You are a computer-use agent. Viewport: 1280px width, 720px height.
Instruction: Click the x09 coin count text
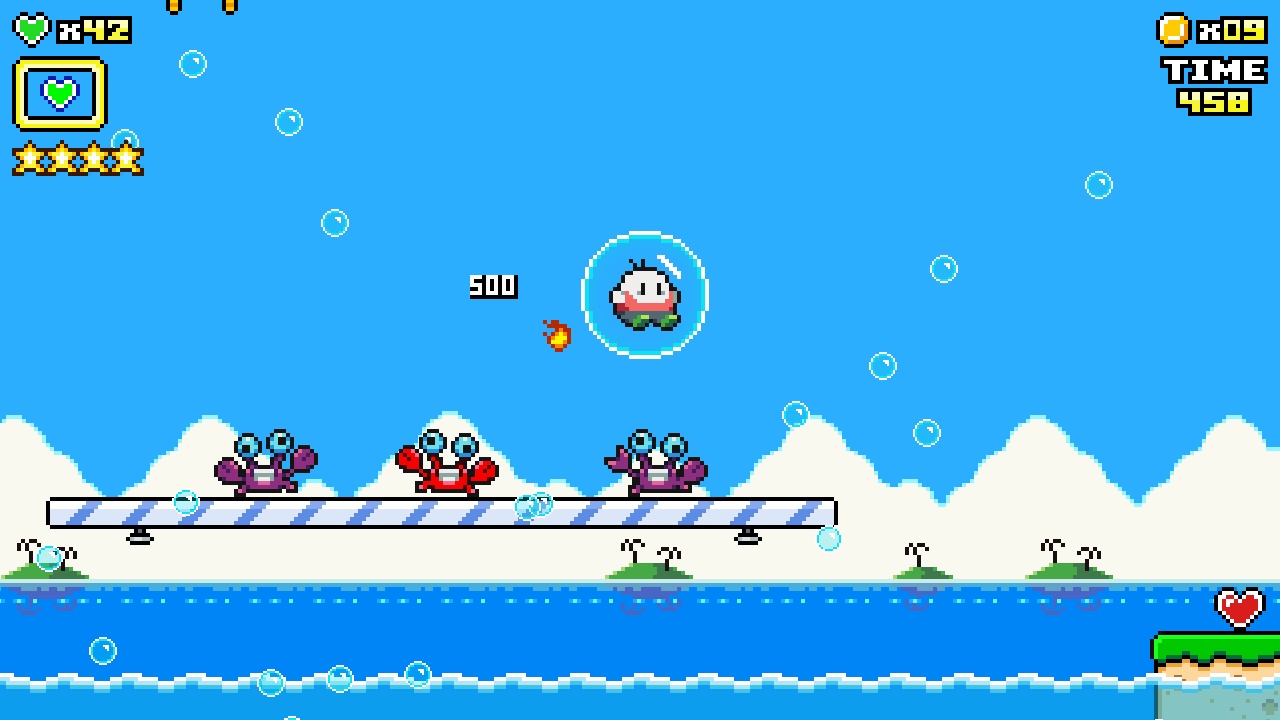coord(1225,28)
